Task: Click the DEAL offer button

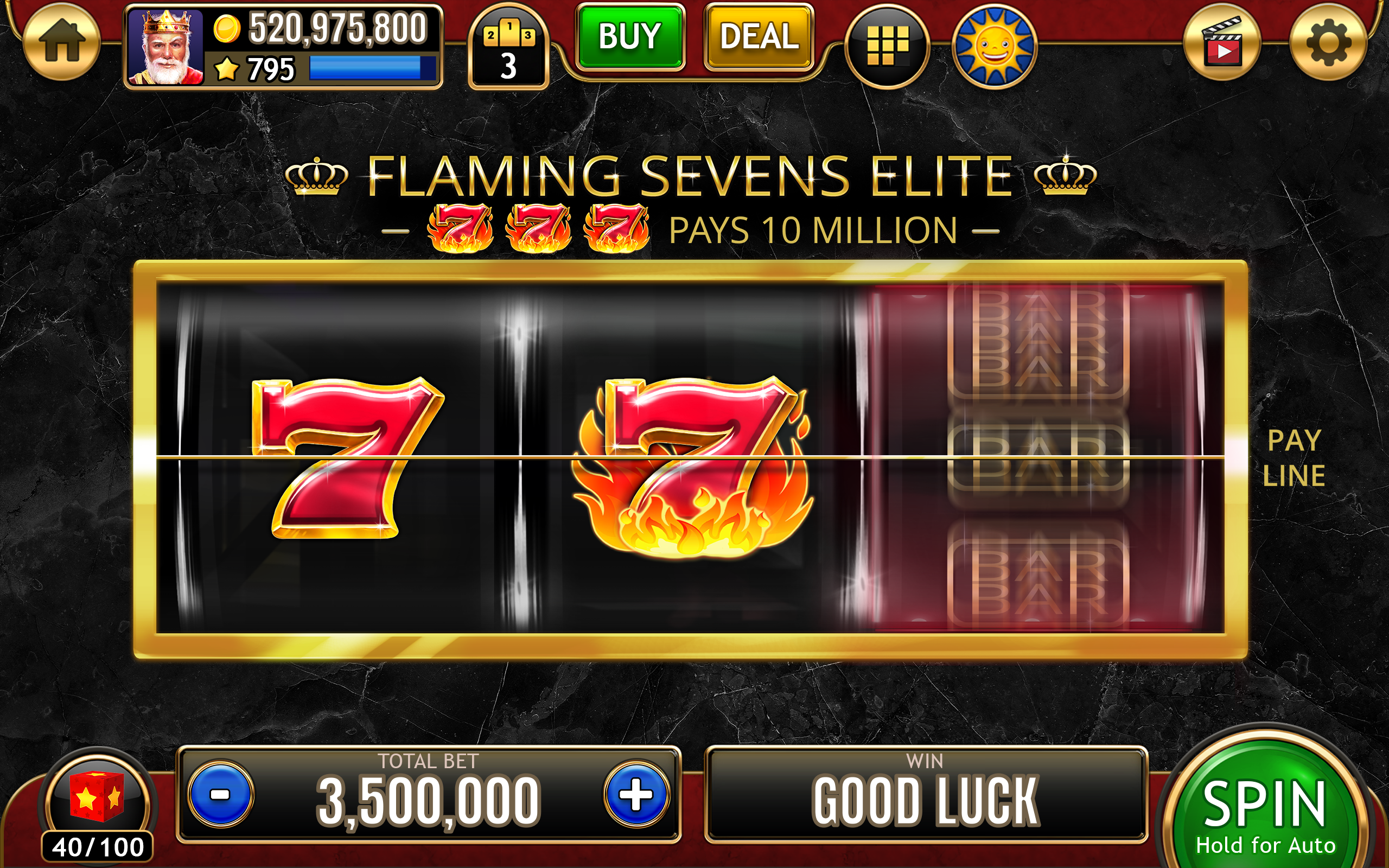Action: pyautogui.click(x=757, y=37)
